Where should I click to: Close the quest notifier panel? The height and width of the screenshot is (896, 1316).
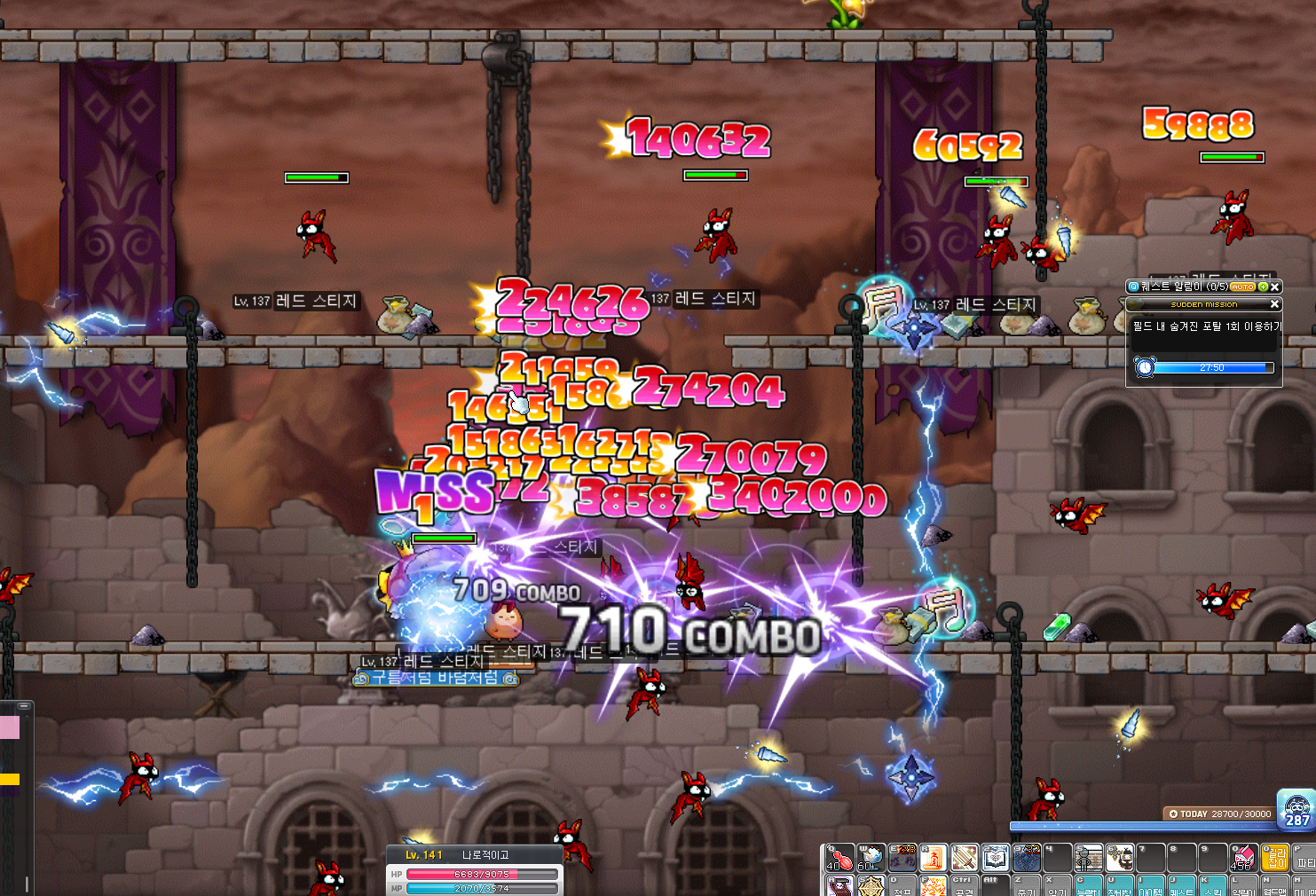pyautogui.click(x=1275, y=287)
